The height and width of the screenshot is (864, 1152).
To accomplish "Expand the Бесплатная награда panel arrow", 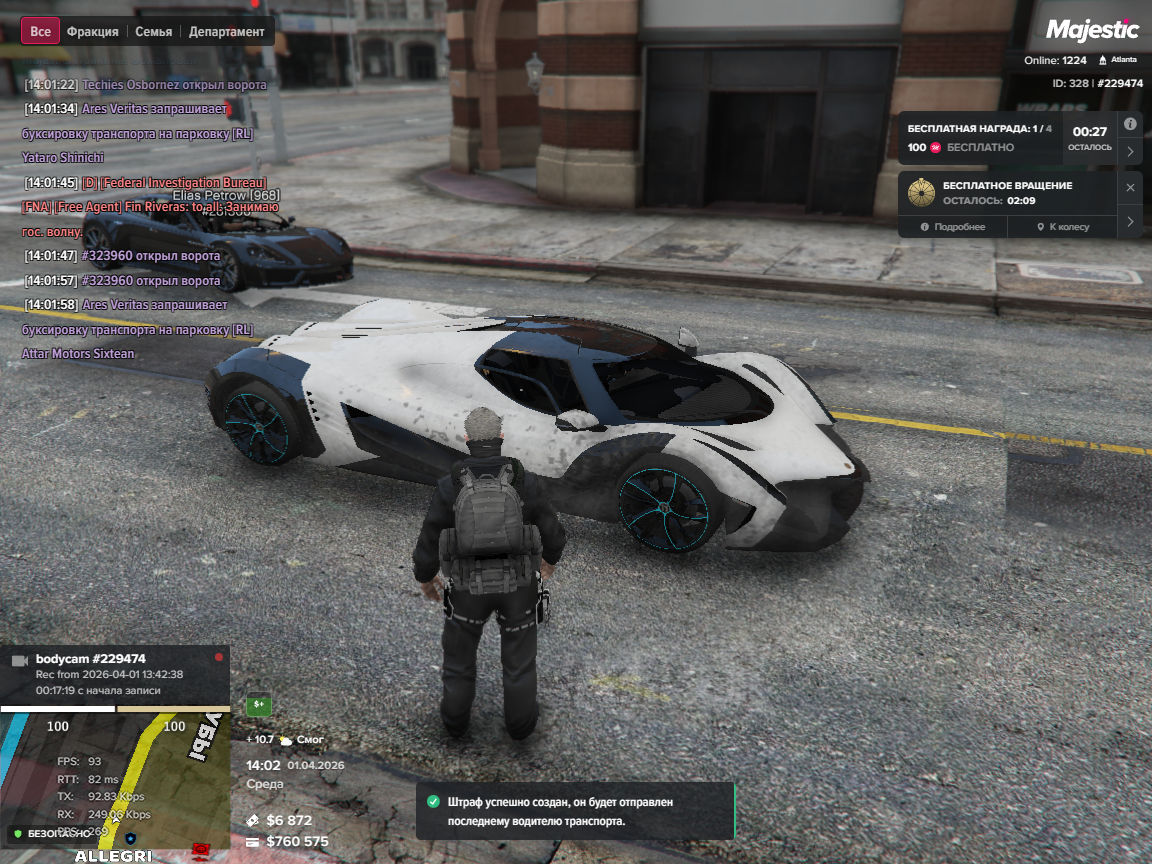I will 1130,152.
